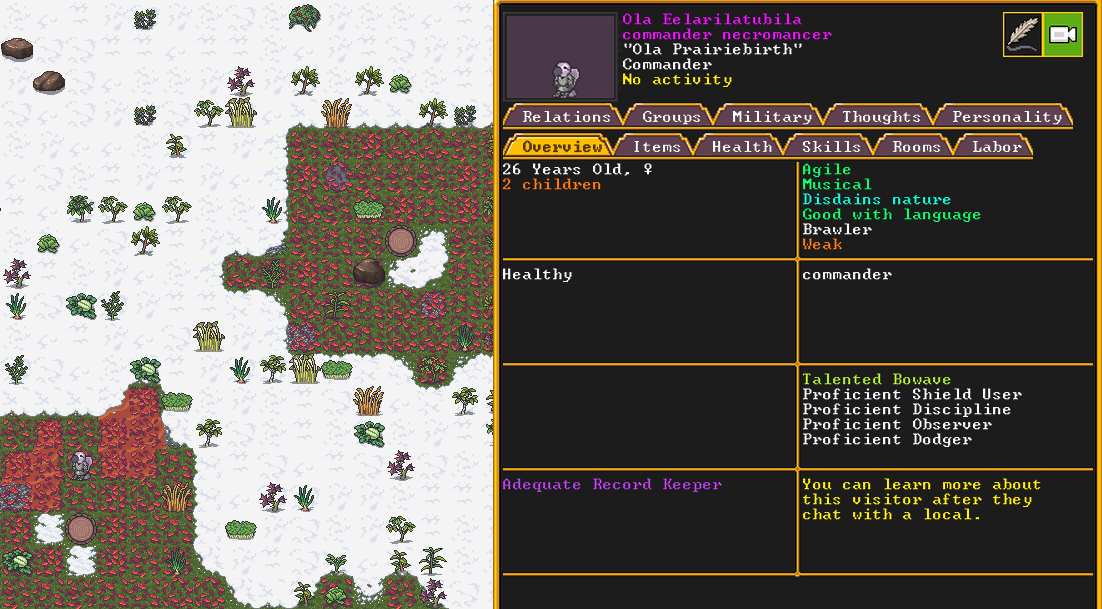Select the Overview tab
This screenshot has width=1102, height=609.
tap(561, 147)
